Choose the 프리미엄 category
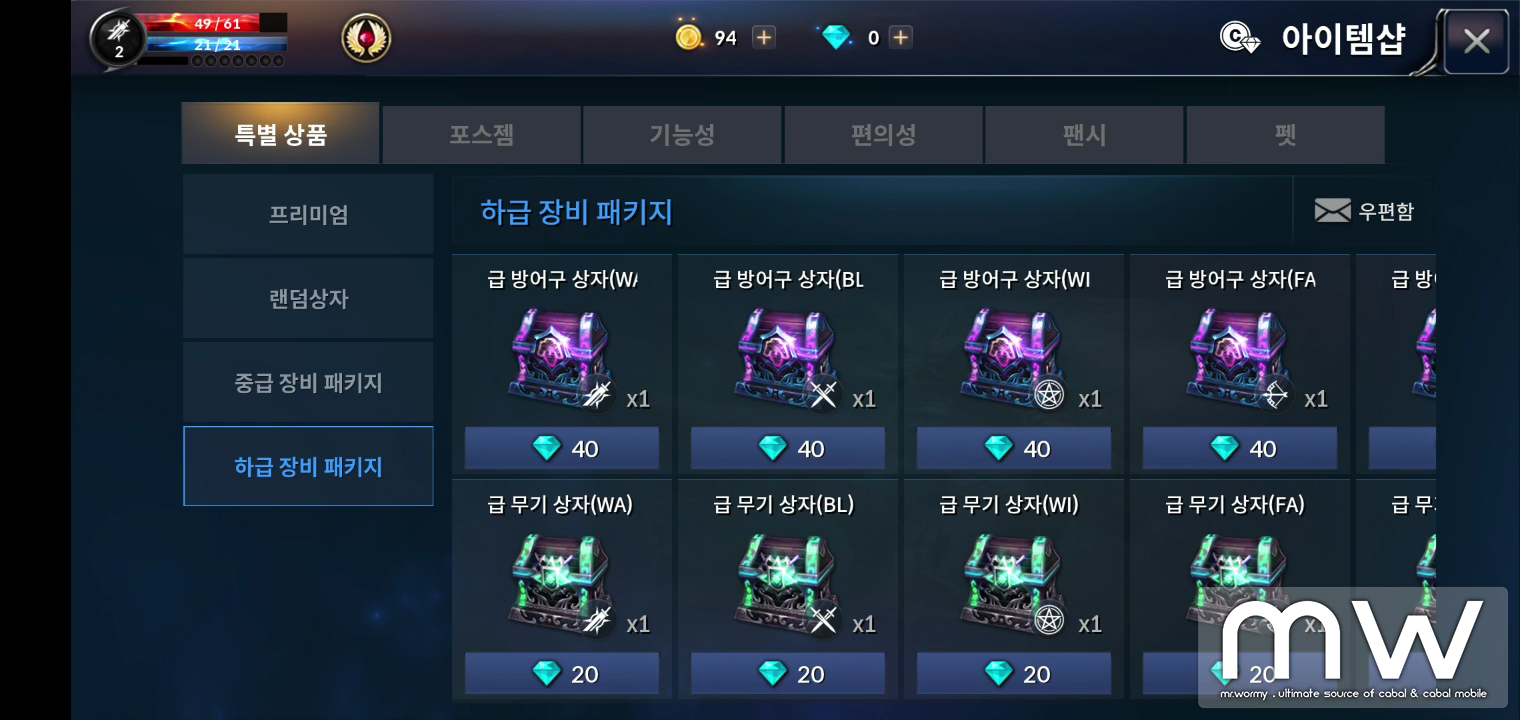 [308, 214]
